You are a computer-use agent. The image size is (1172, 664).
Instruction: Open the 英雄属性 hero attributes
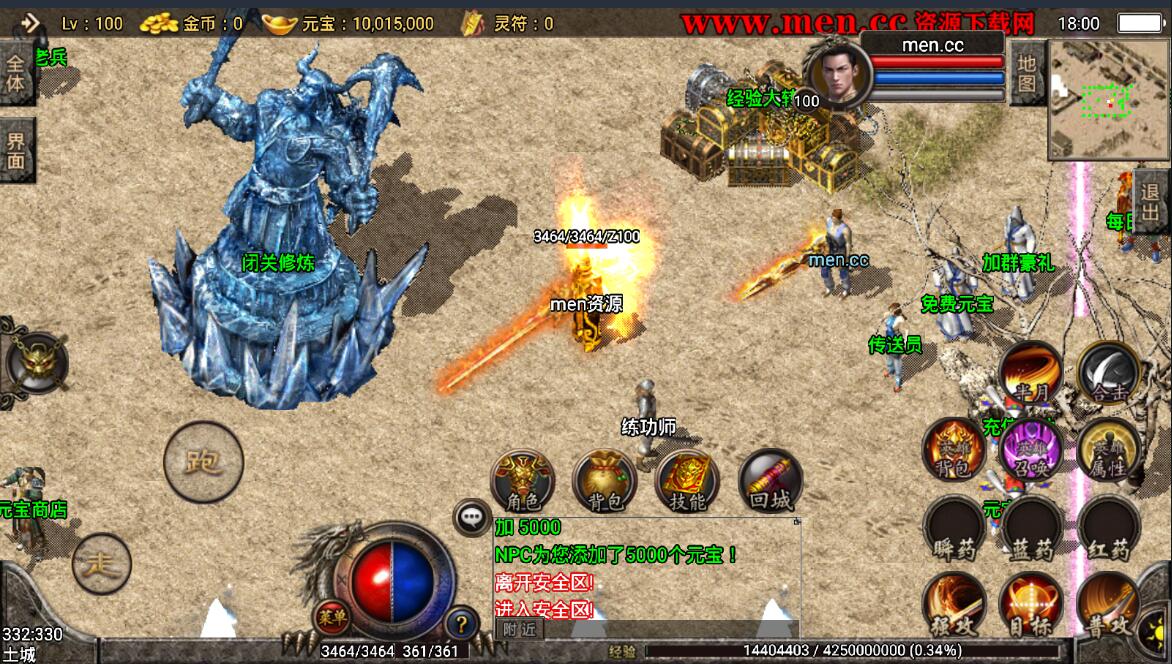click(x=1109, y=450)
